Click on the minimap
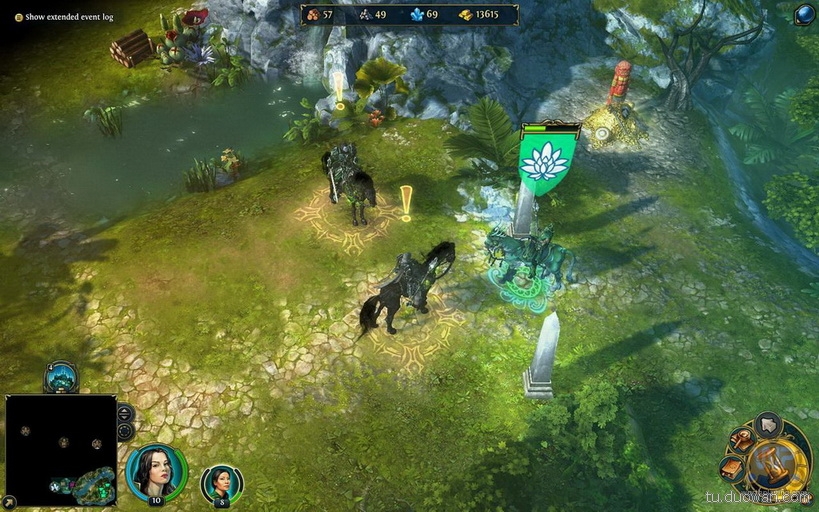 click(x=61, y=449)
